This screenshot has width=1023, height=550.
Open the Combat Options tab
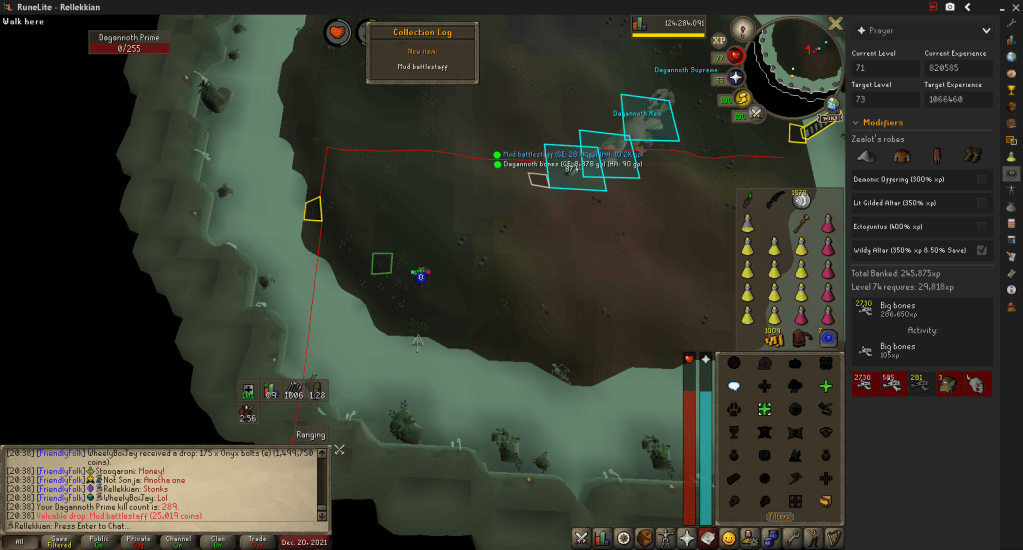click(580, 538)
